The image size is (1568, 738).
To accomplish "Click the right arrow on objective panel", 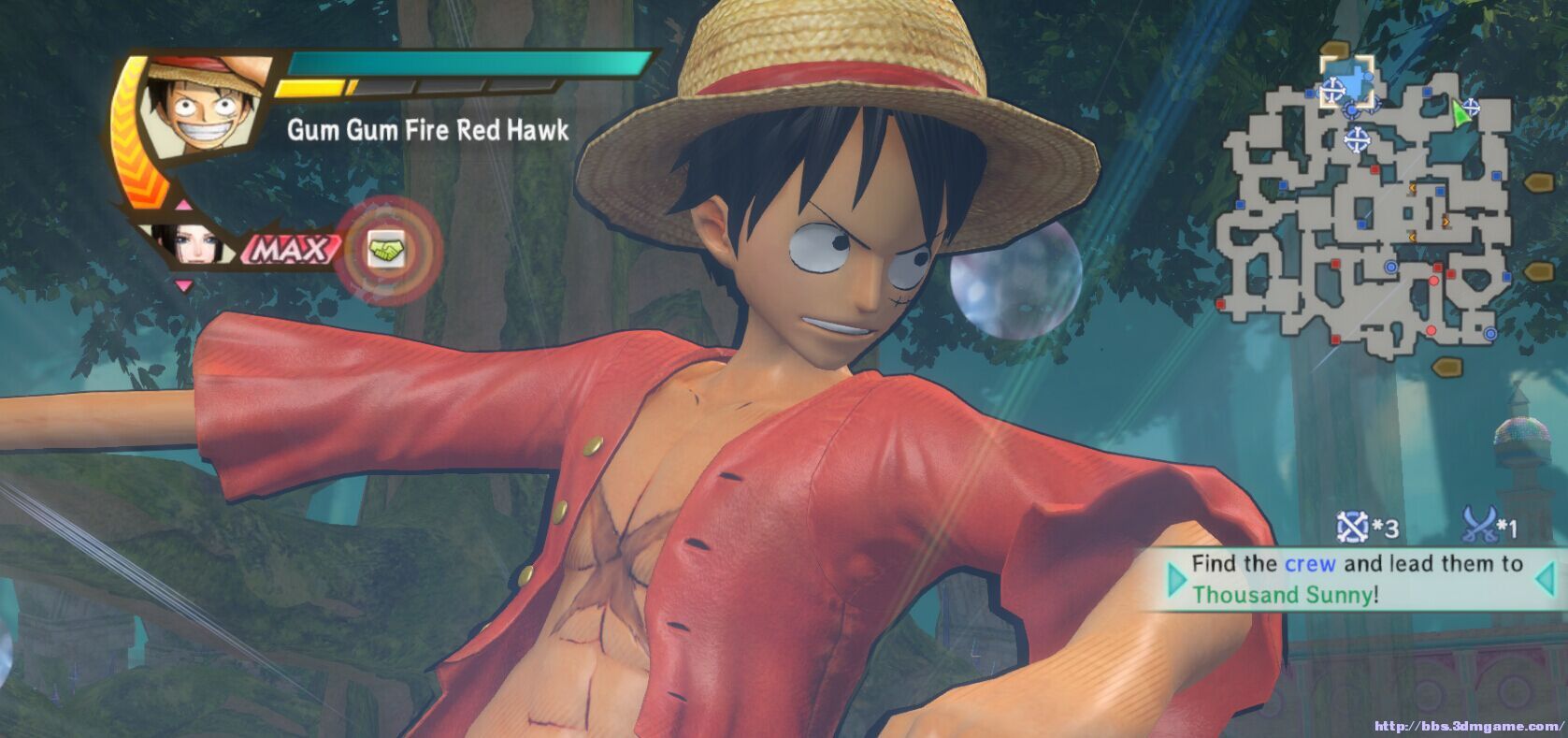I will (x=1544, y=579).
